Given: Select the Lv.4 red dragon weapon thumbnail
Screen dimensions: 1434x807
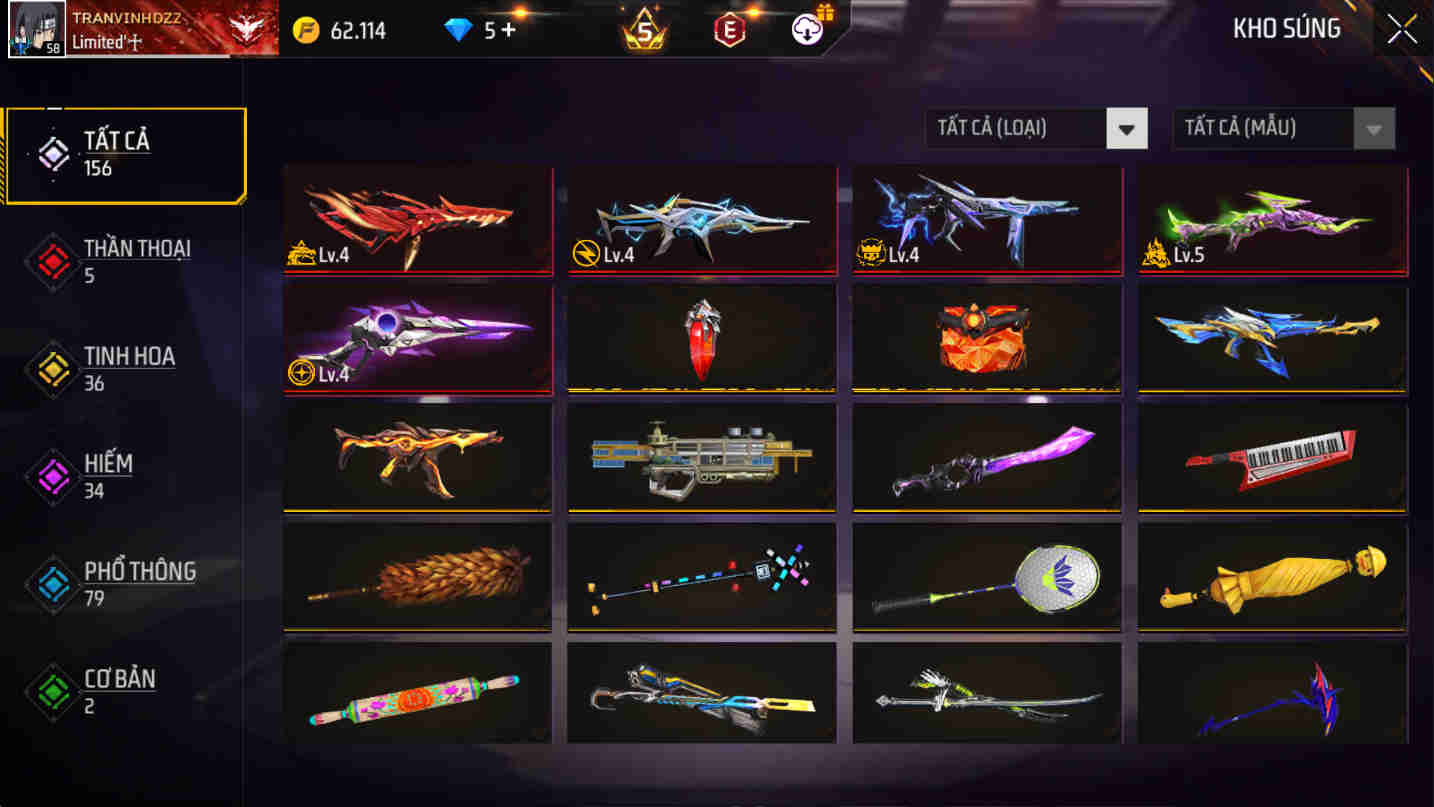Looking at the screenshot, I should click(x=416, y=219).
